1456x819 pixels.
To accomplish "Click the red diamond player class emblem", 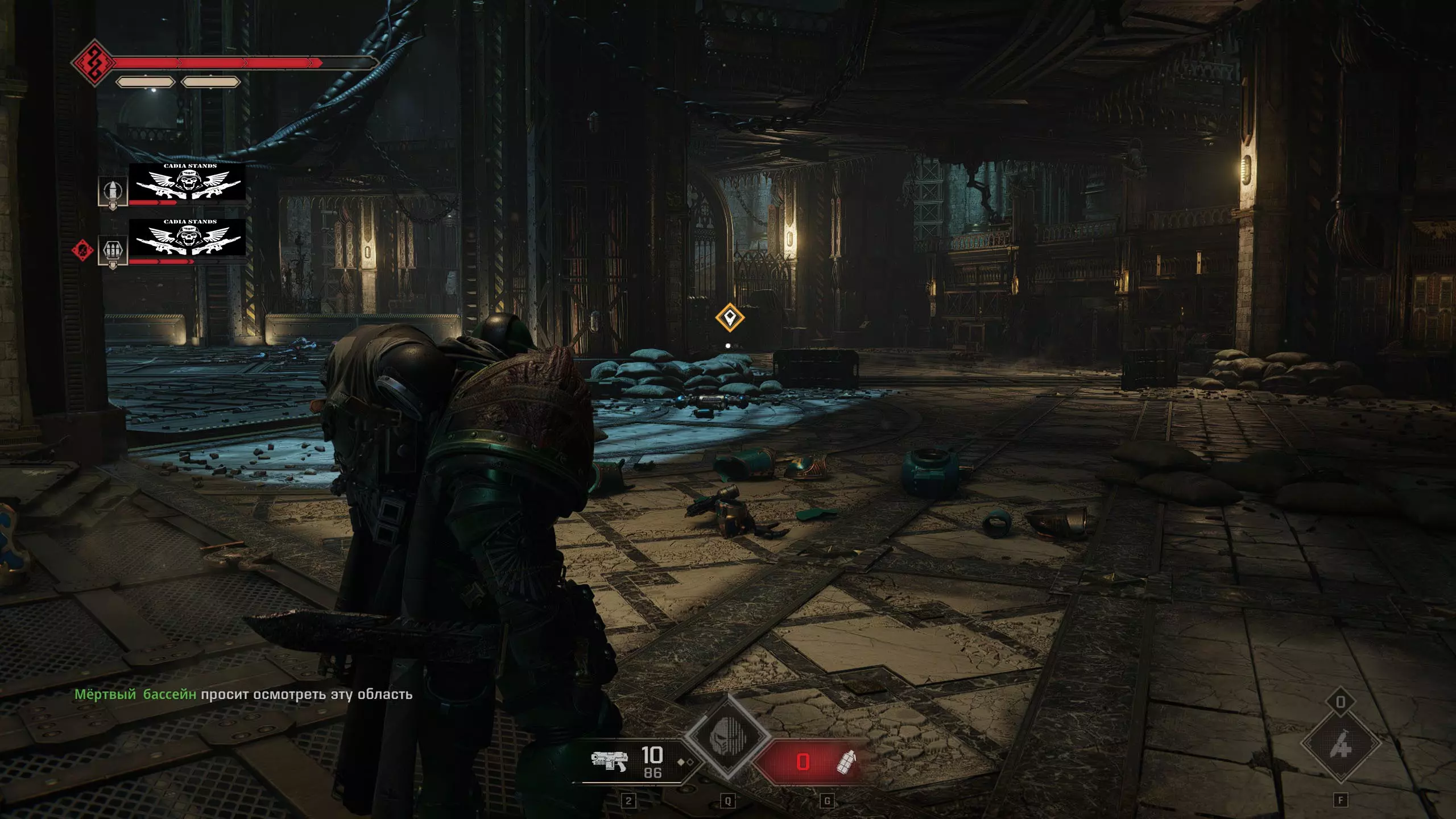I will (x=93, y=63).
